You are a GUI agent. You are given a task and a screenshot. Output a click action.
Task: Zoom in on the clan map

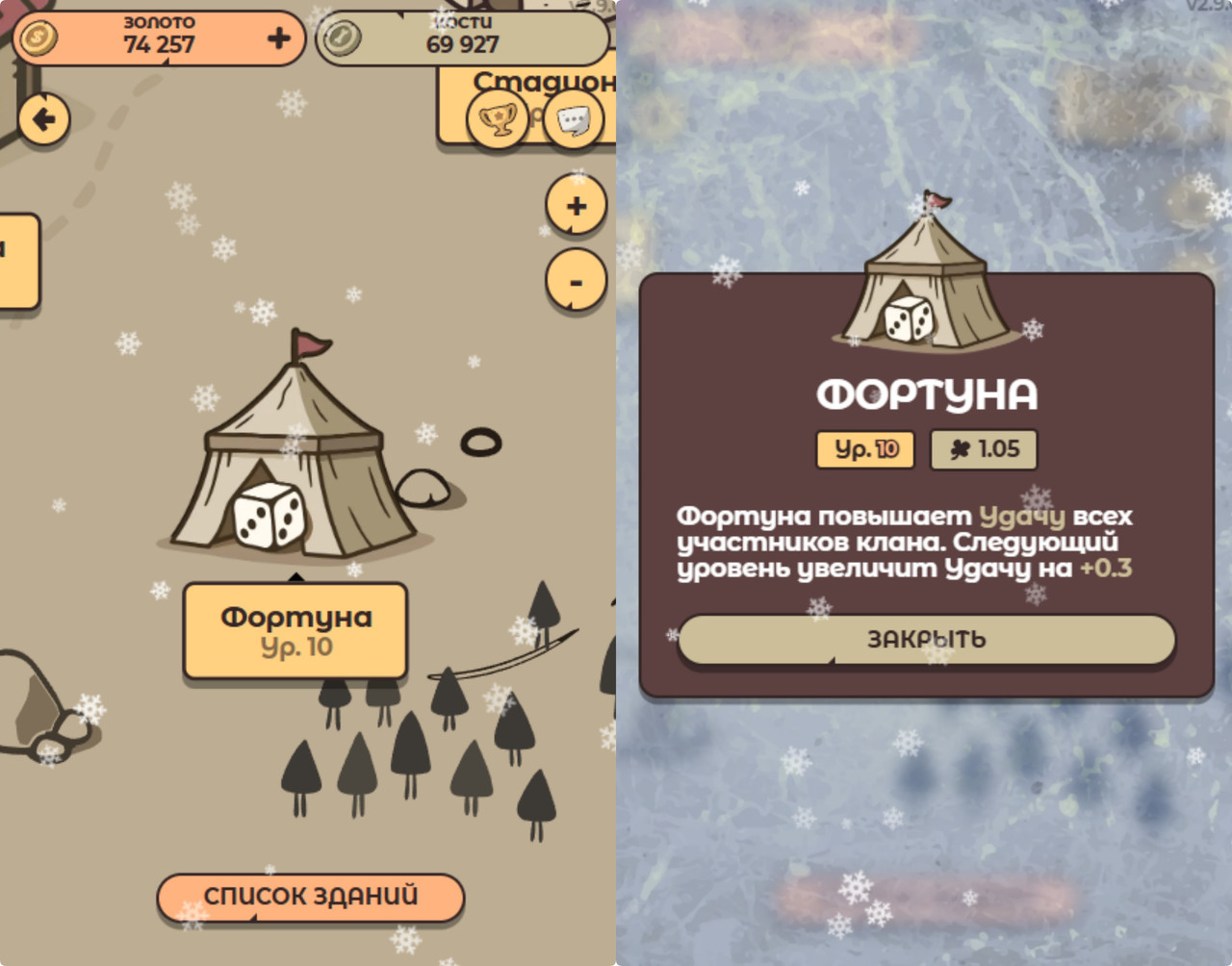pyautogui.click(x=576, y=206)
